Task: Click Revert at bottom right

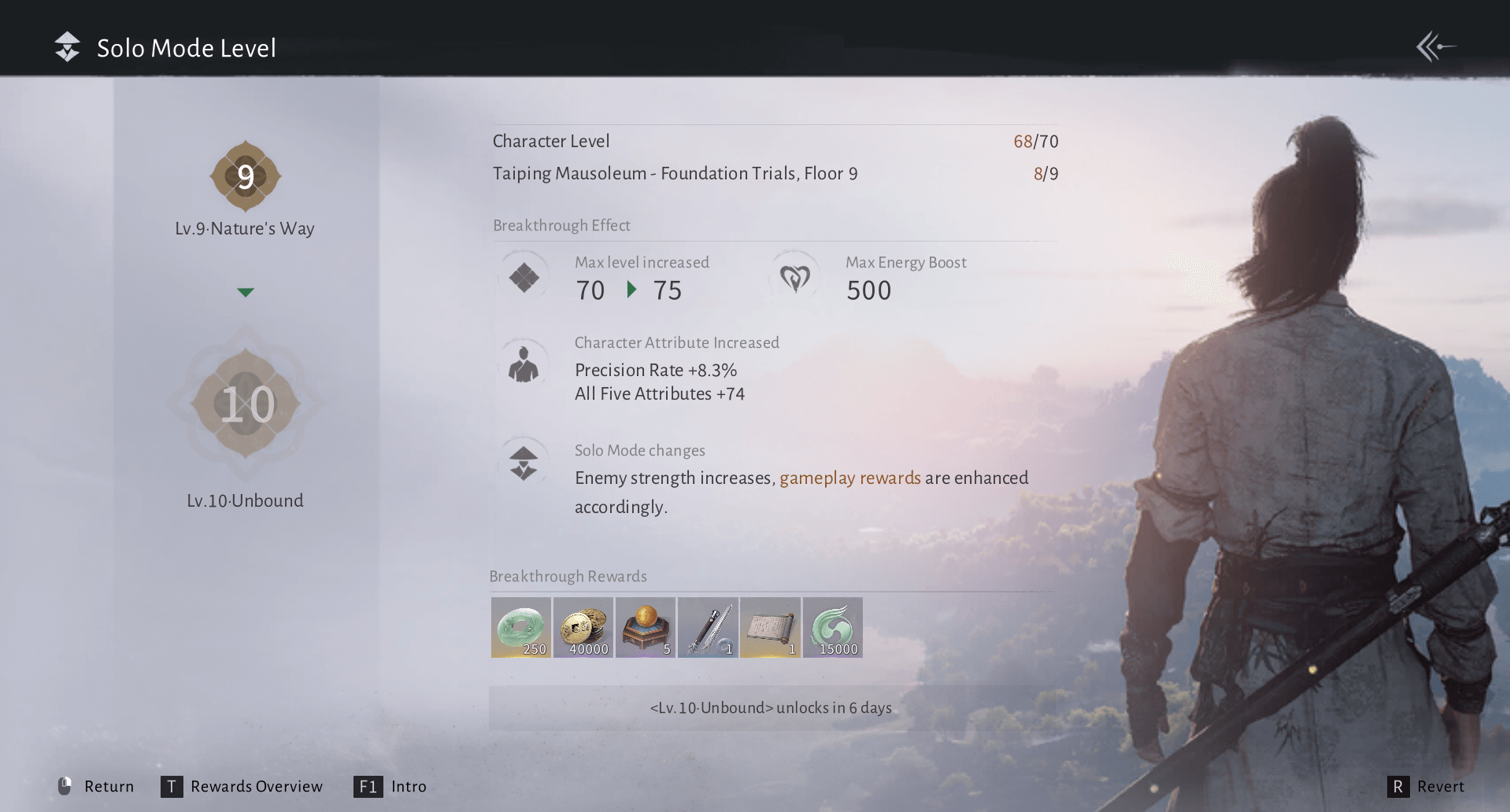Action: [x=1427, y=786]
